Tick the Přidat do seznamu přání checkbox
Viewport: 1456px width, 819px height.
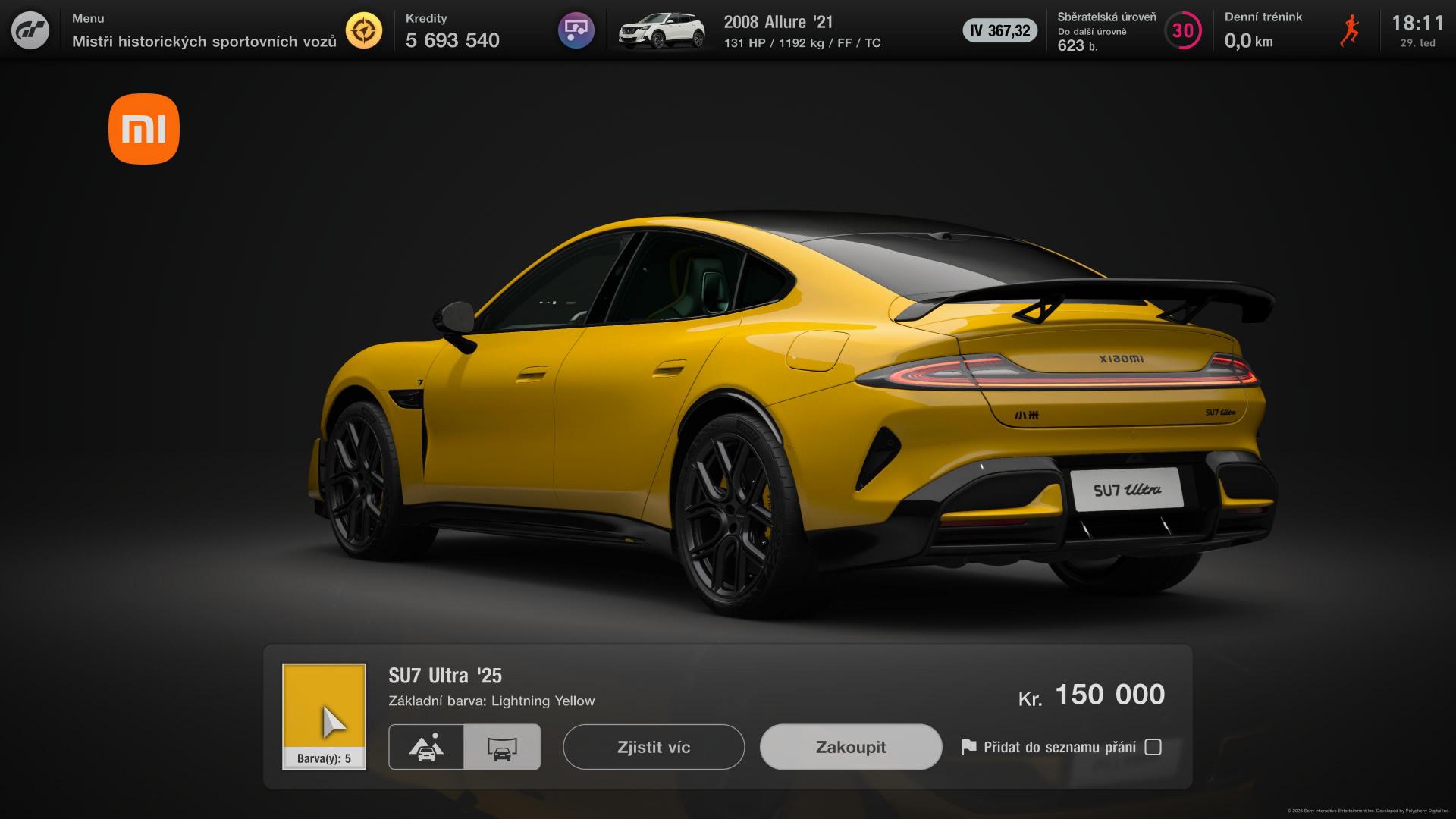[x=1153, y=747]
